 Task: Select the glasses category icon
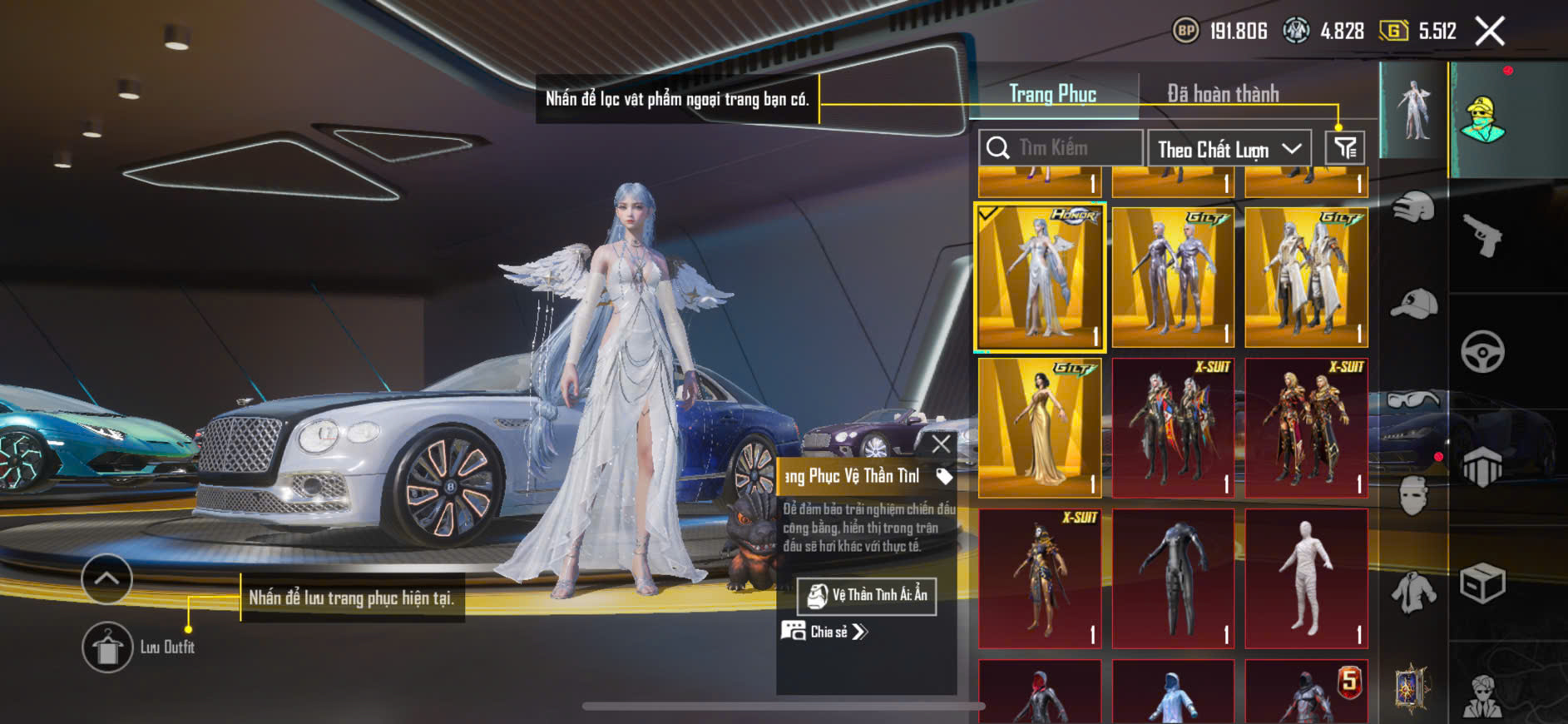tap(1413, 401)
